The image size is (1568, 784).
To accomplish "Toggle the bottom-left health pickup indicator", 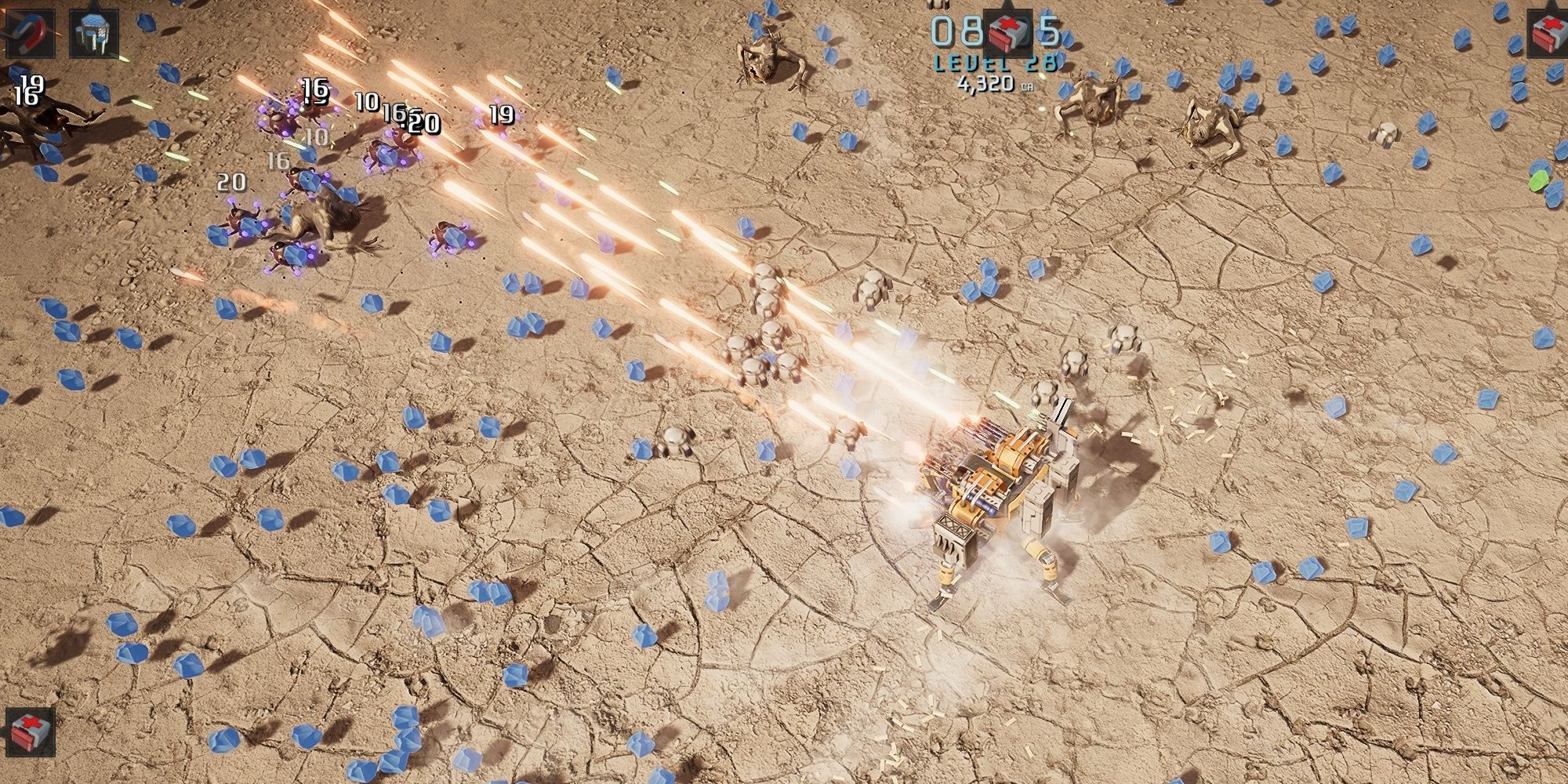I will [30, 731].
